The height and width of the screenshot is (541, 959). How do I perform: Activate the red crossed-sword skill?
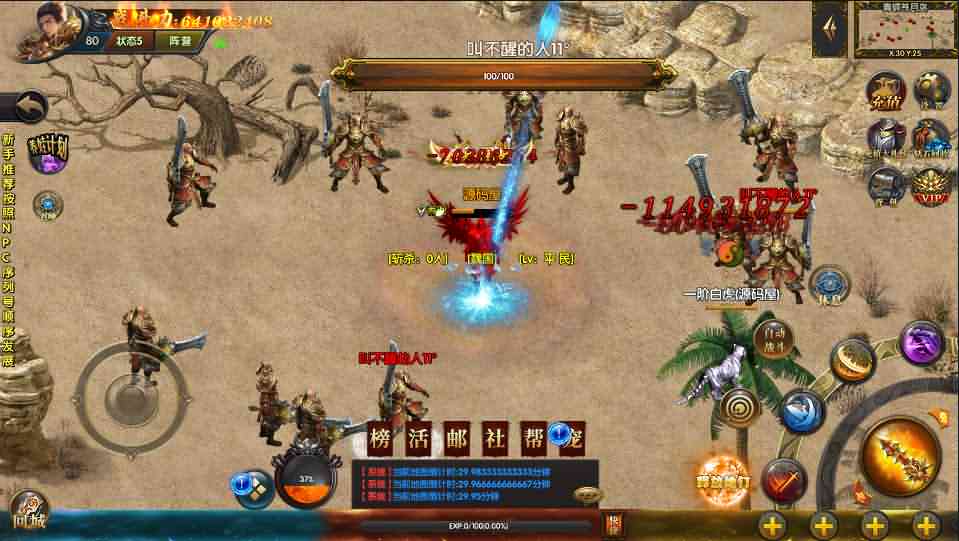click(783, 481)
